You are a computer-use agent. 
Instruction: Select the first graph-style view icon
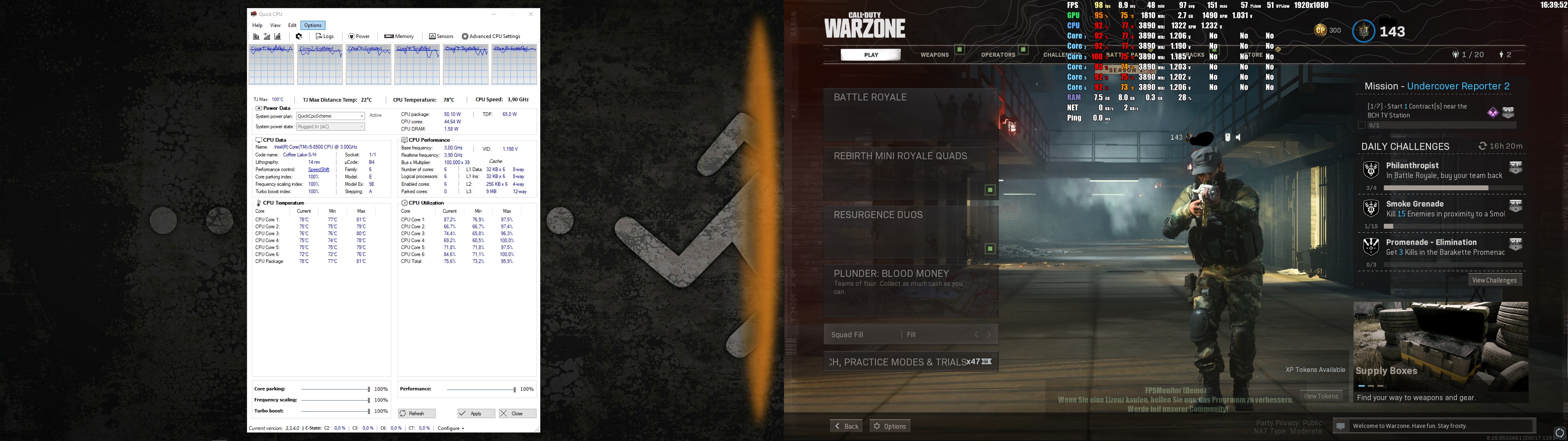click(x=256, y=37)
